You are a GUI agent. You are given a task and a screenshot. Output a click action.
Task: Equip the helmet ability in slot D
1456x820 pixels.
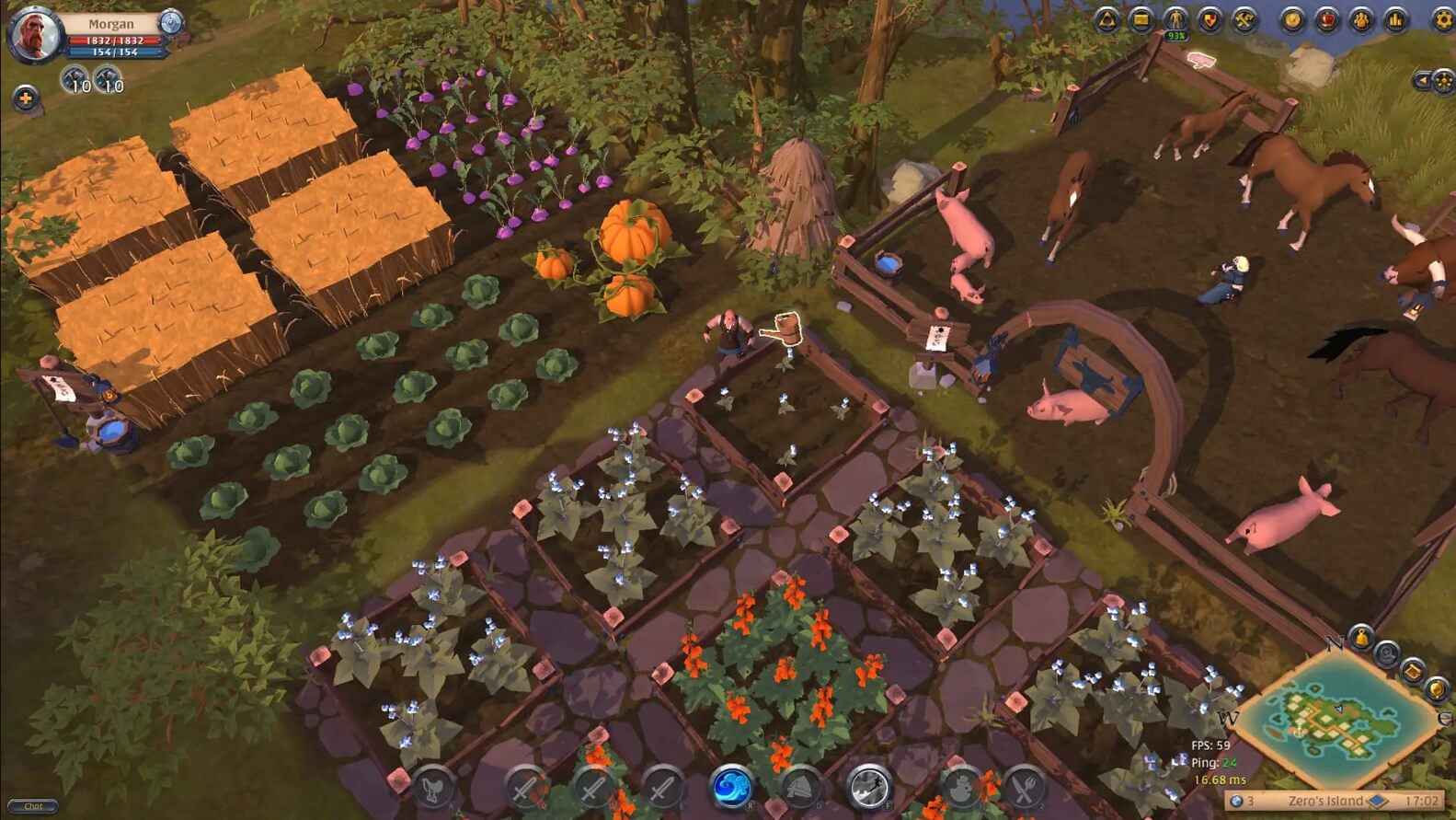(801, 788)
